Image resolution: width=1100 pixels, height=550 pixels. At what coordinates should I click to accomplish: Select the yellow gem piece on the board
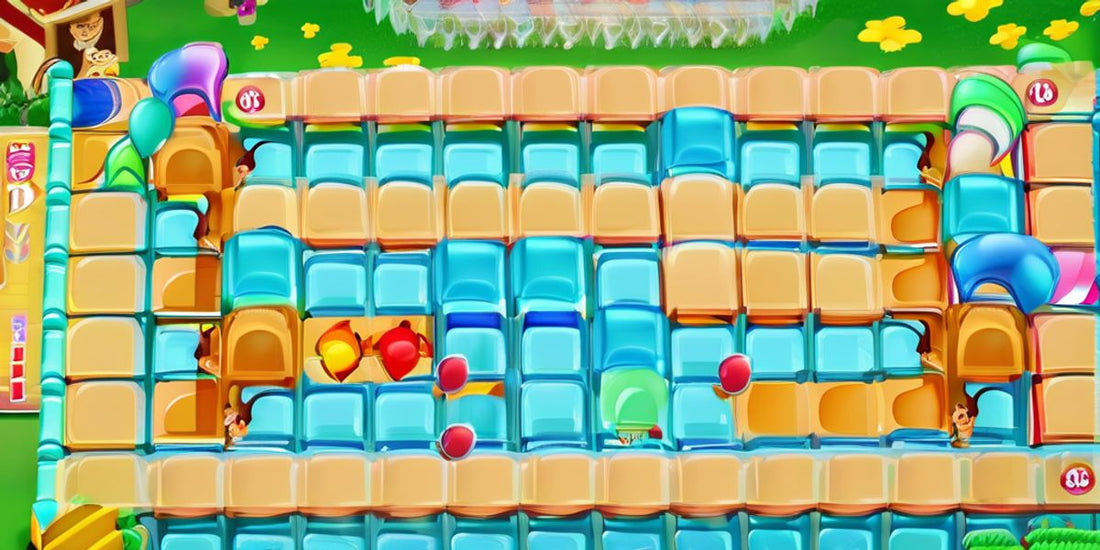coord(340,352)
